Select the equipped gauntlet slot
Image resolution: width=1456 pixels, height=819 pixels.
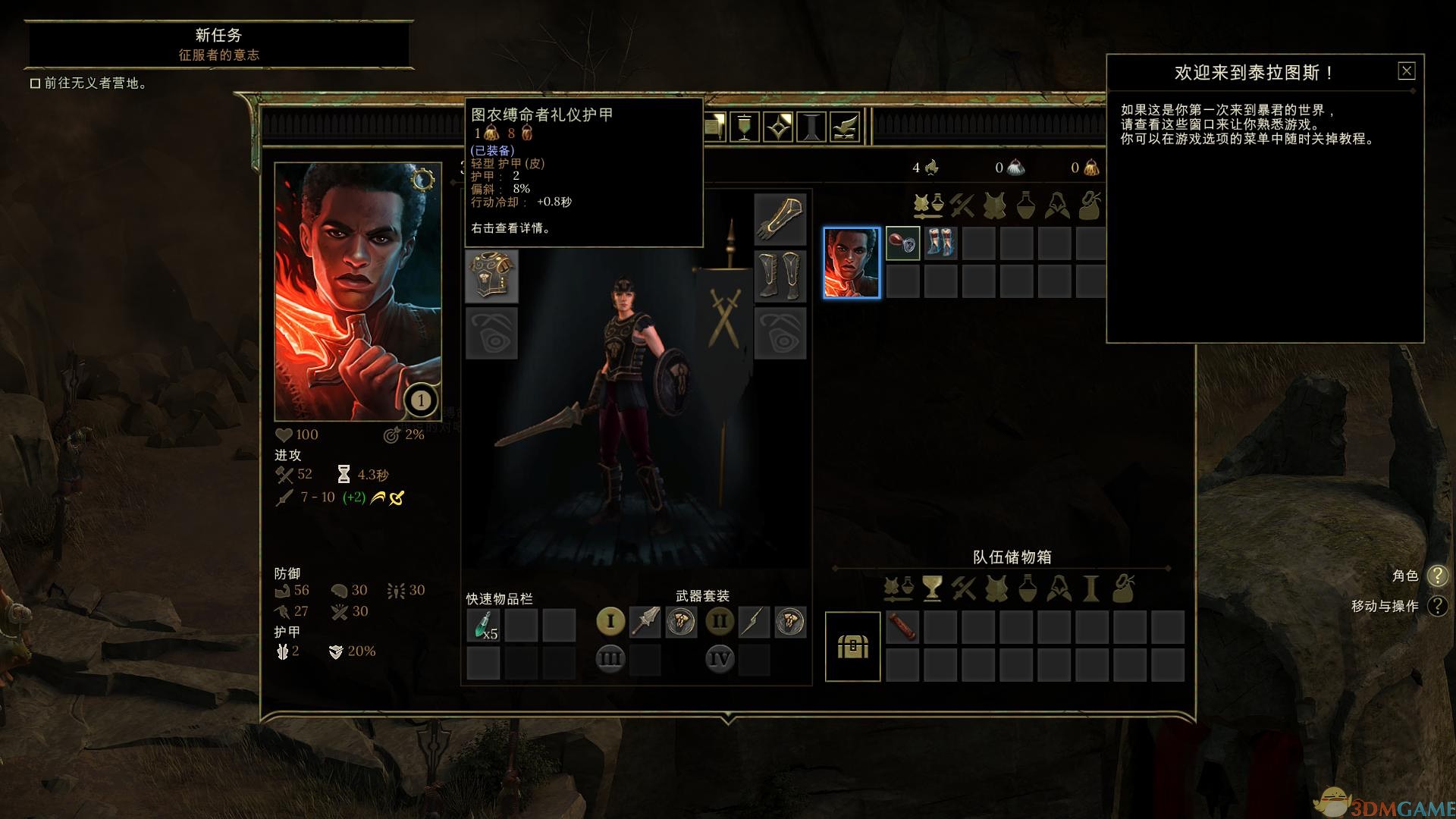(780, 219)
